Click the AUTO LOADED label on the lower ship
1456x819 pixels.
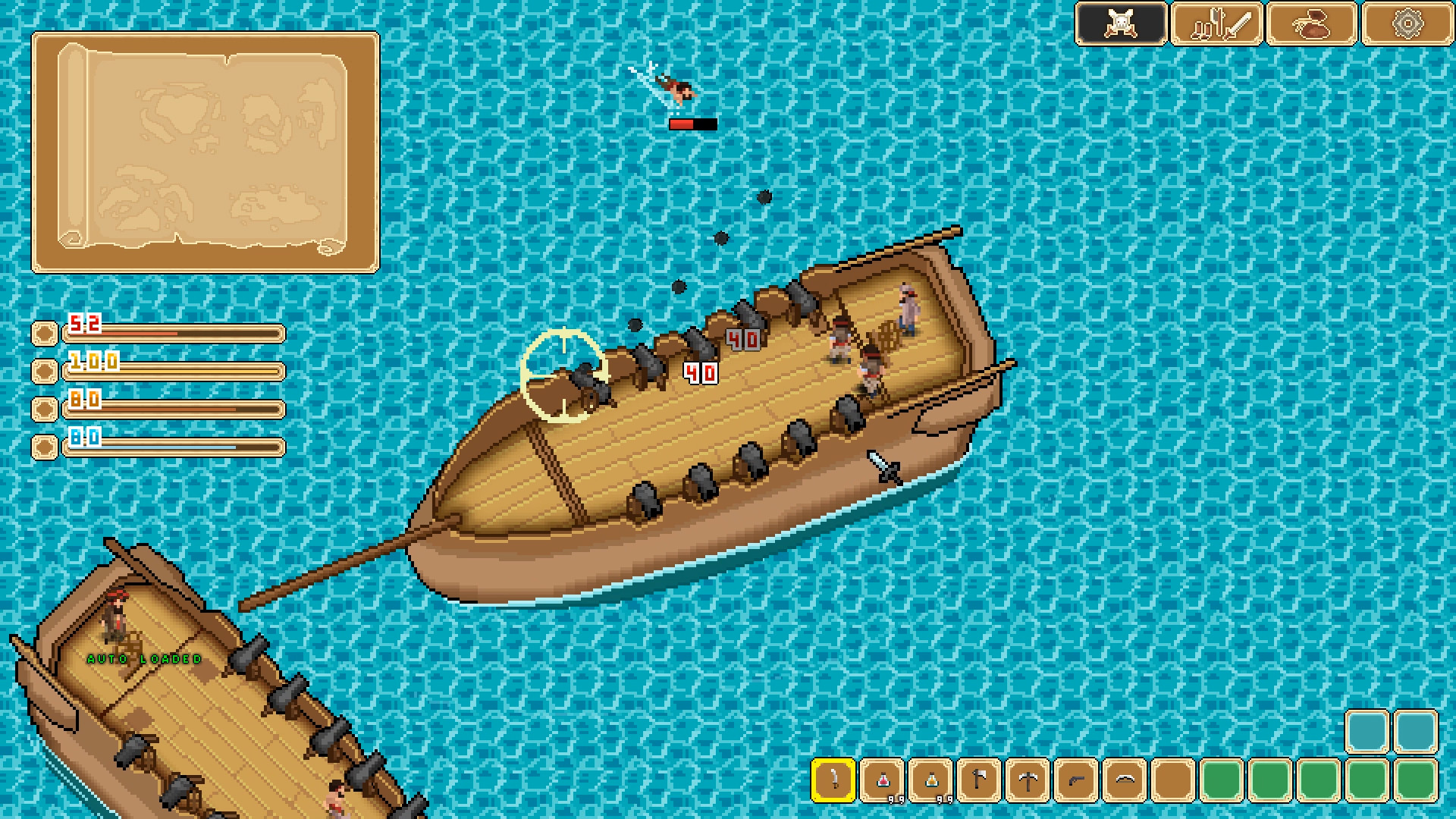pyautogui.click(x=143, y=659)
